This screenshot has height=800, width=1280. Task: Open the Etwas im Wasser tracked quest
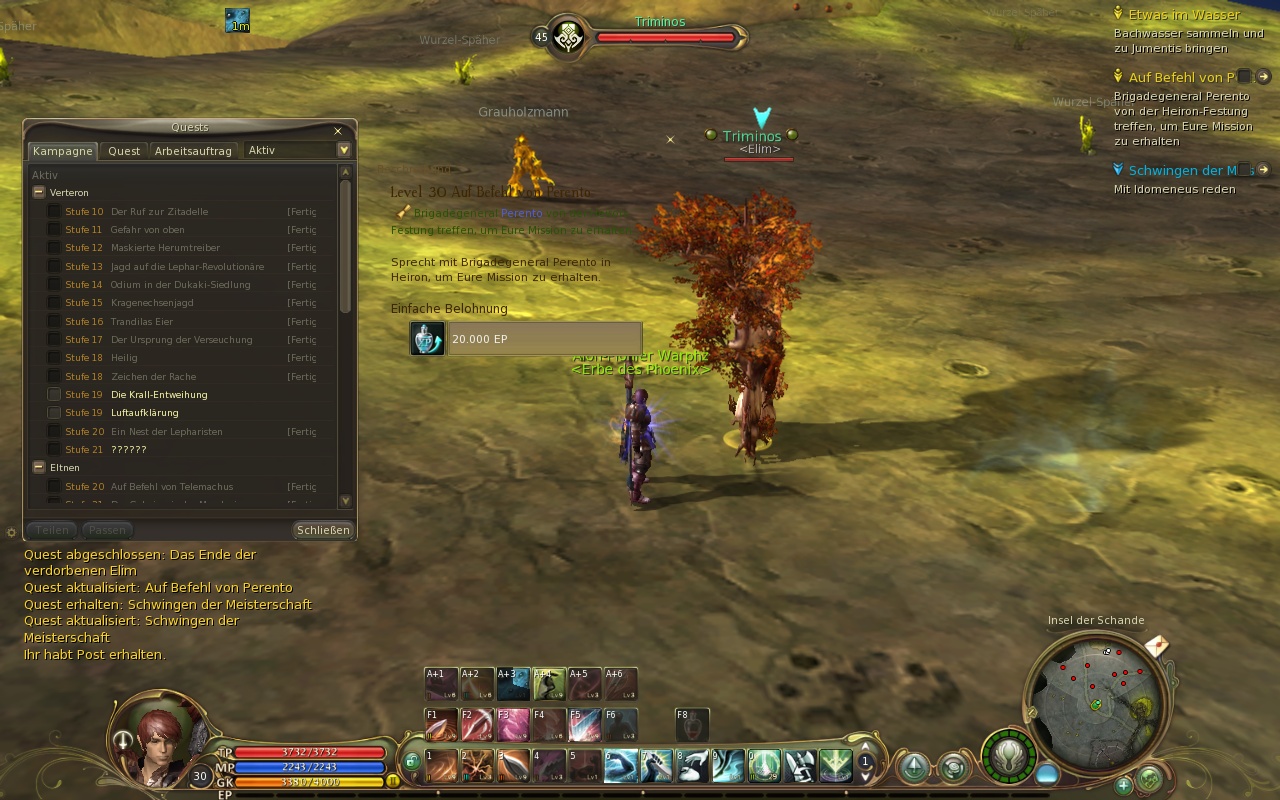click(1183, 15)
